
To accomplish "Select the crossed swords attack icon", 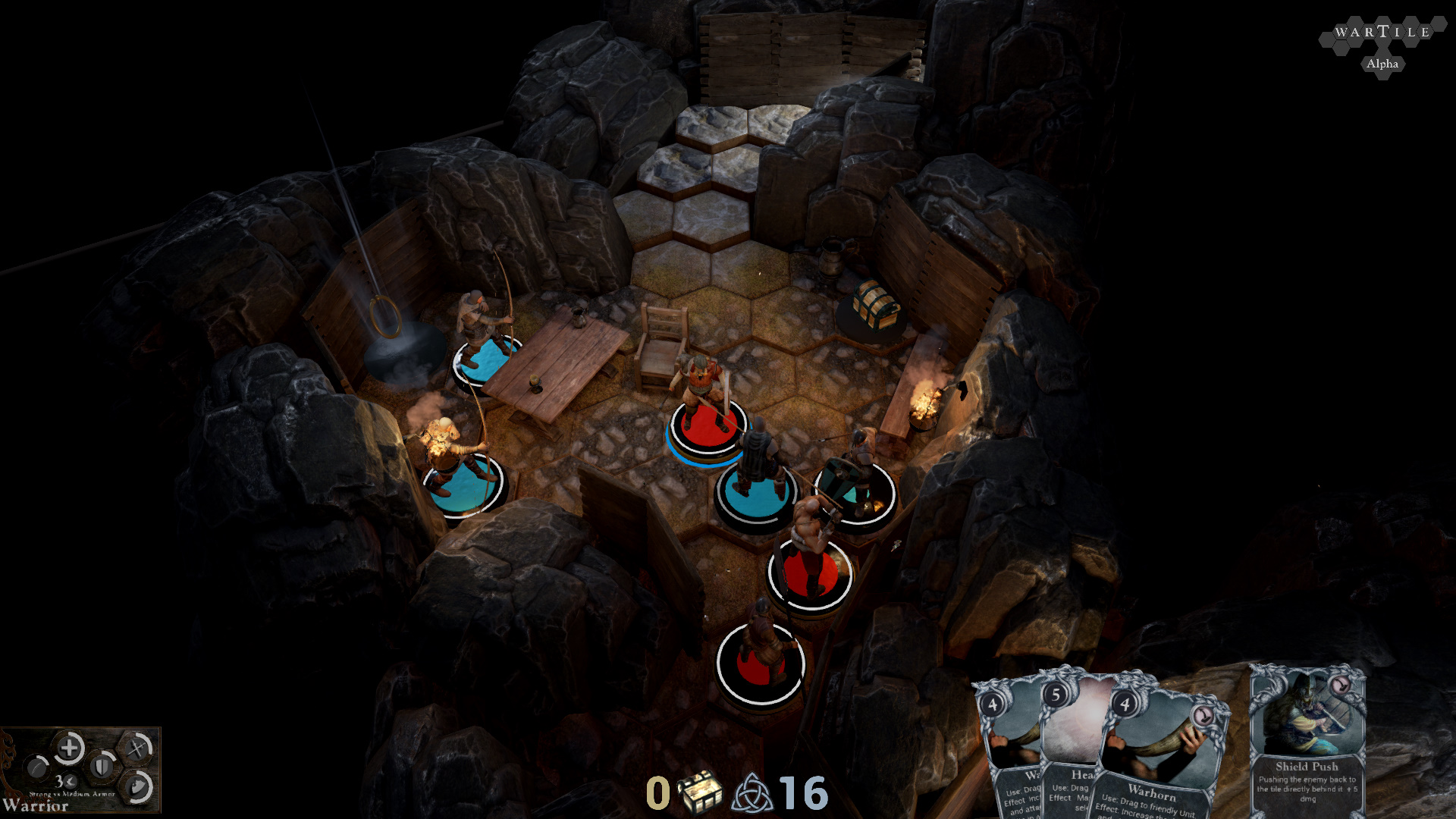I will pyautogui.click(x=136, y=748).
